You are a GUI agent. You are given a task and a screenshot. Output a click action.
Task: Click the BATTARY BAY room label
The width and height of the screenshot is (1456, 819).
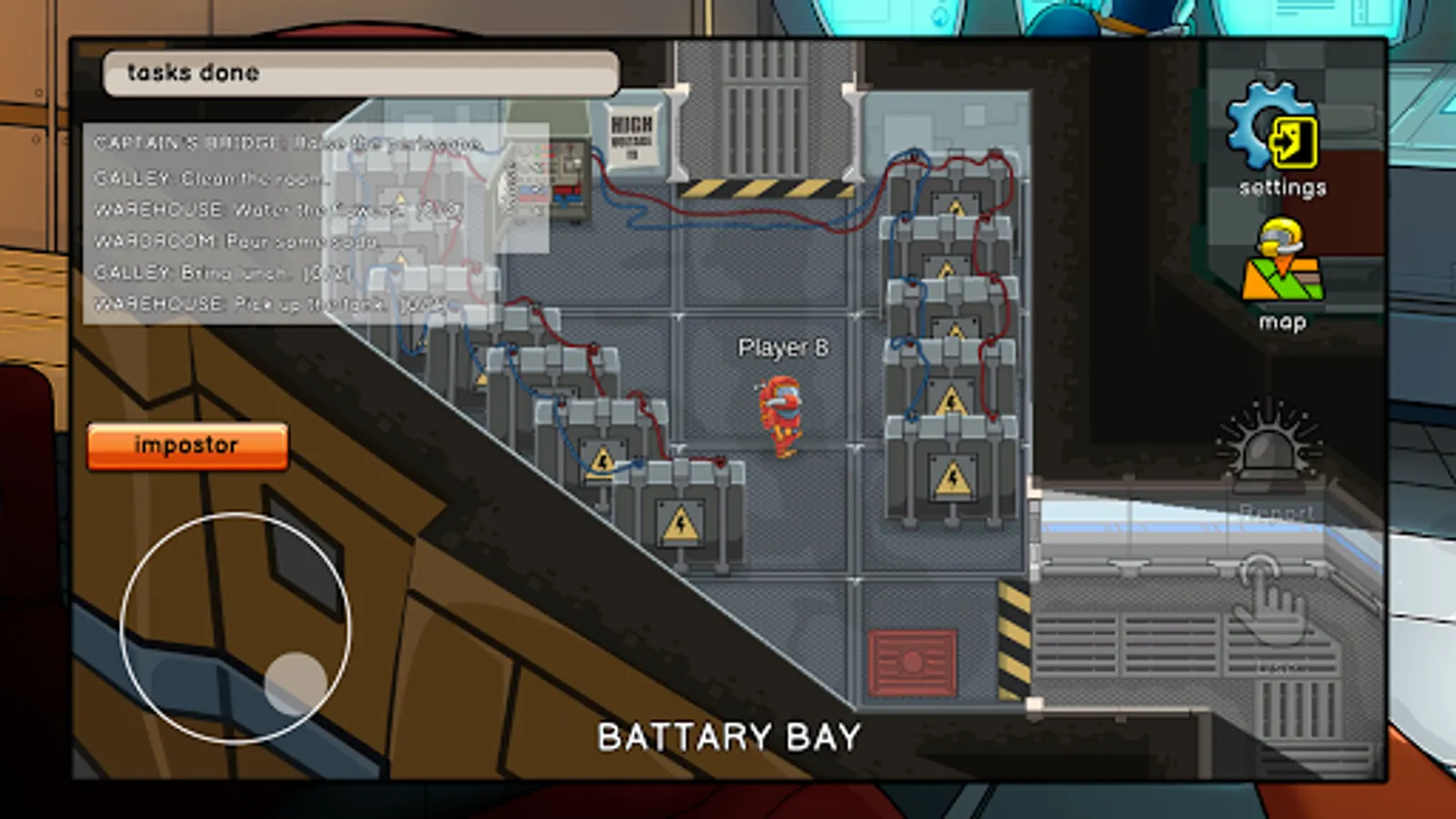click(x=728, y=735)
